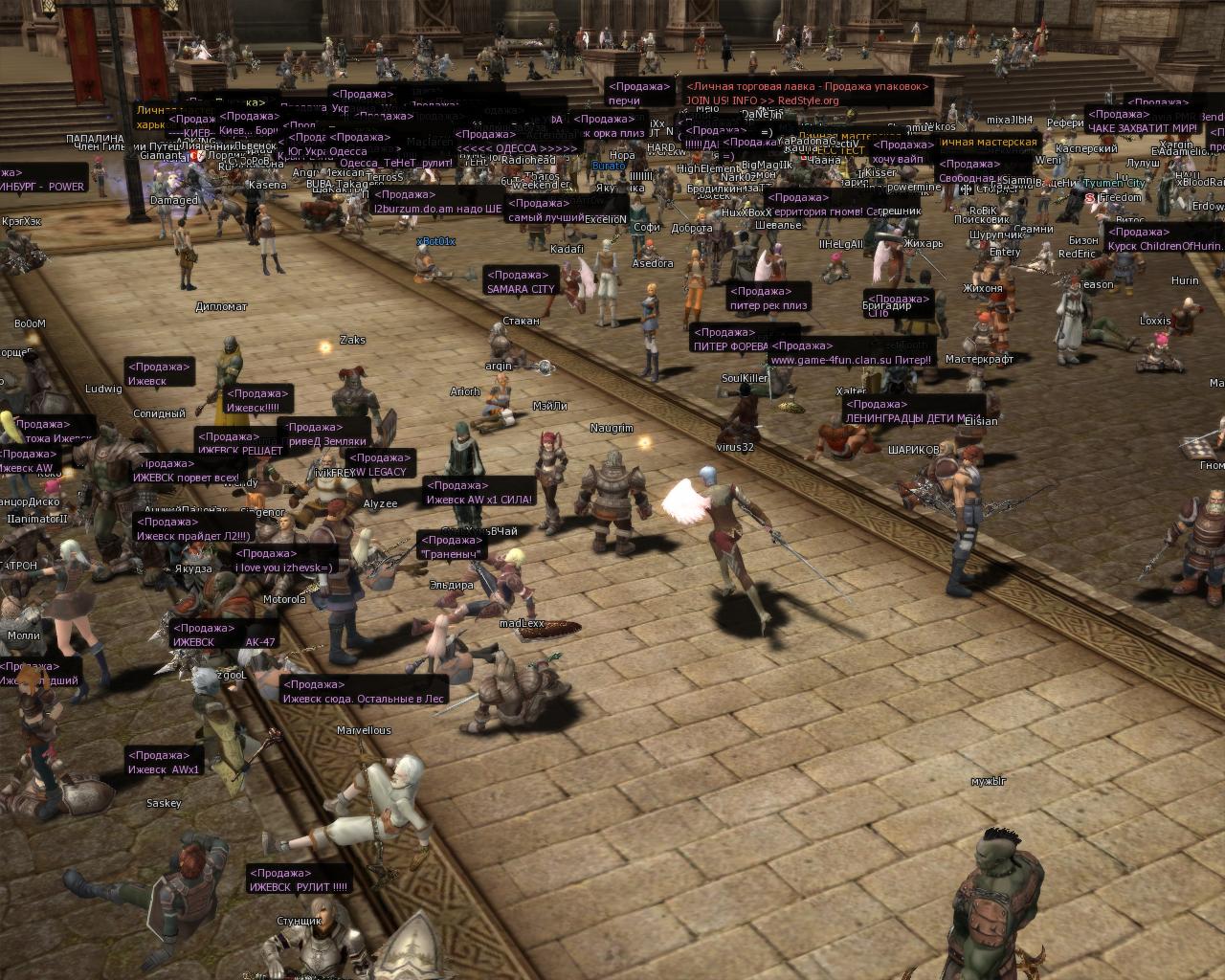Viewport: 1225px width, 980px height.
Task: Open the 'Ижевск прайдет Л2' shop sign
Action: tap(193, 529)
